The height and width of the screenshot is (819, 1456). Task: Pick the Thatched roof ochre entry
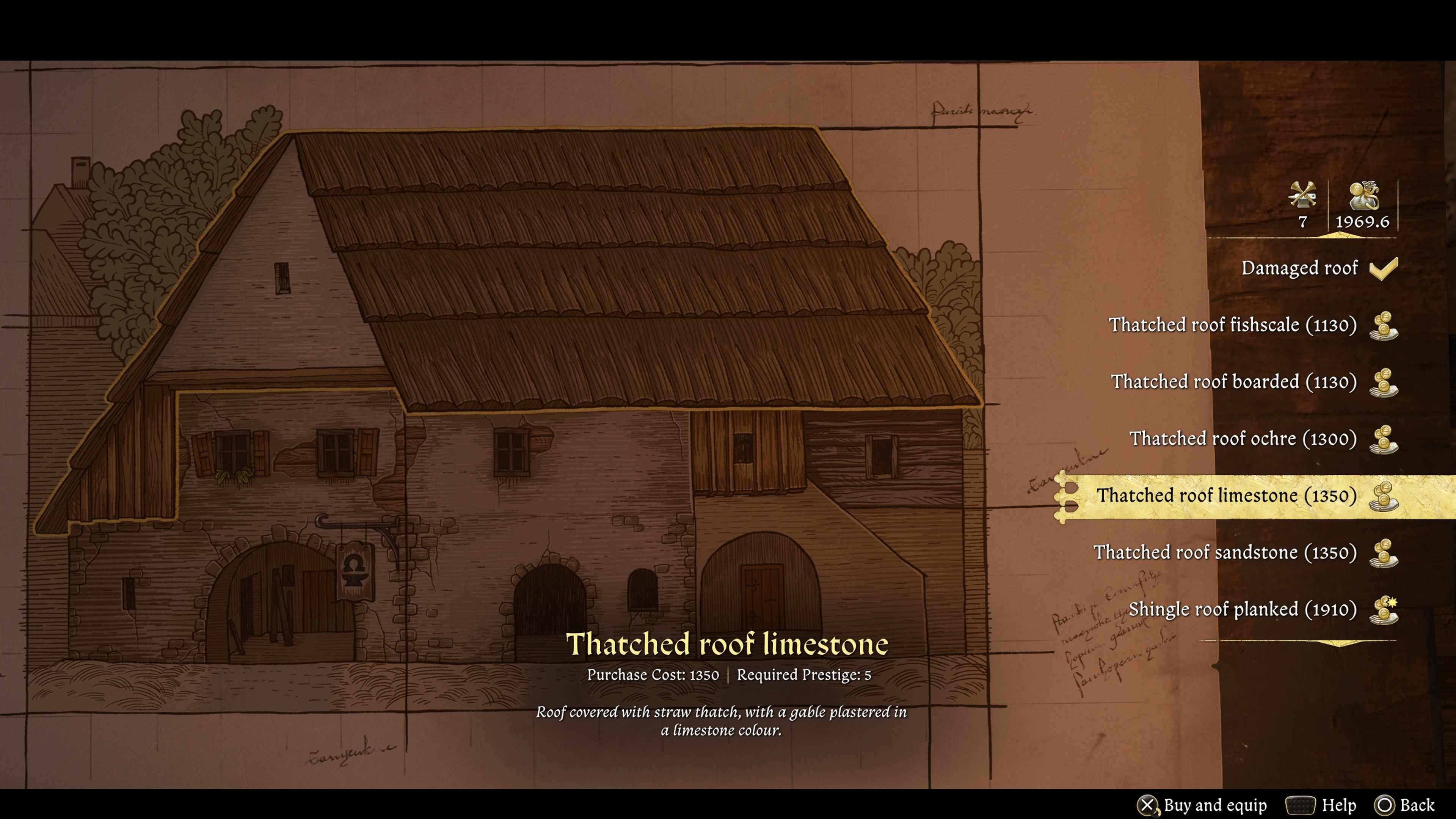tap(1243, 439)
